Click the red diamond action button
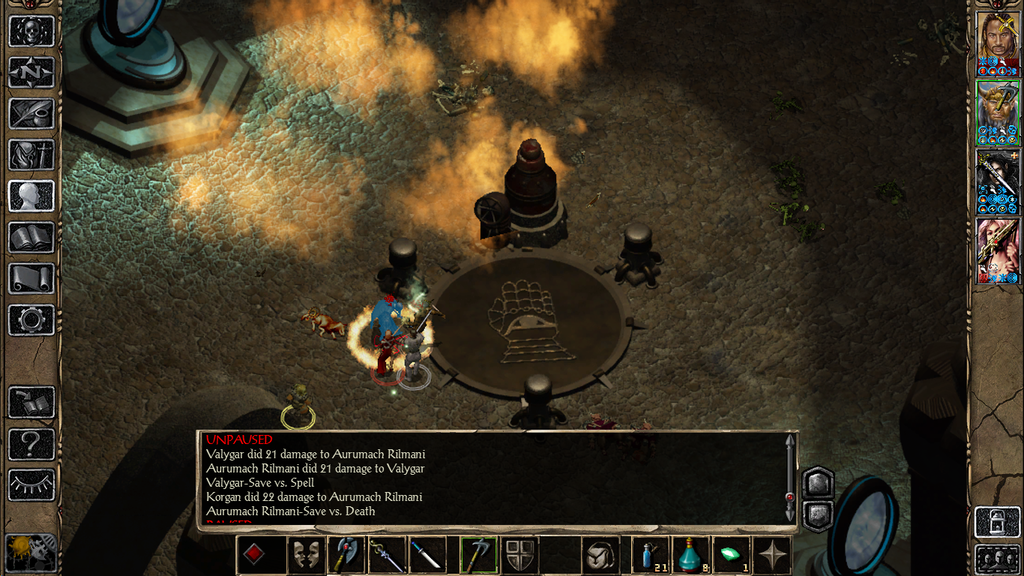 click(254, 555)
